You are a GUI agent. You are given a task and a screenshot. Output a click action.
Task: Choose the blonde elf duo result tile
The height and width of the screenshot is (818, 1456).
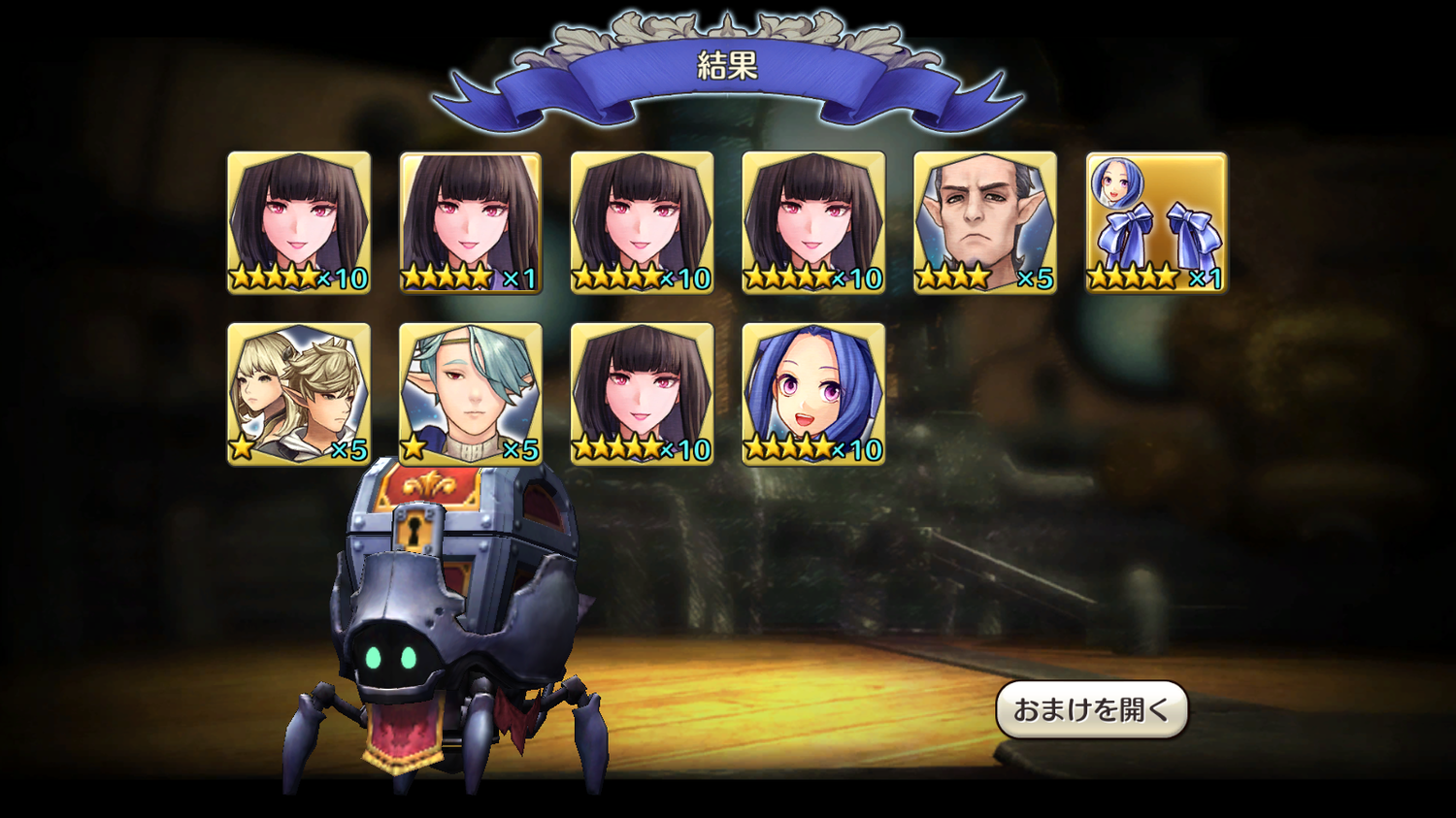point(299,394)
